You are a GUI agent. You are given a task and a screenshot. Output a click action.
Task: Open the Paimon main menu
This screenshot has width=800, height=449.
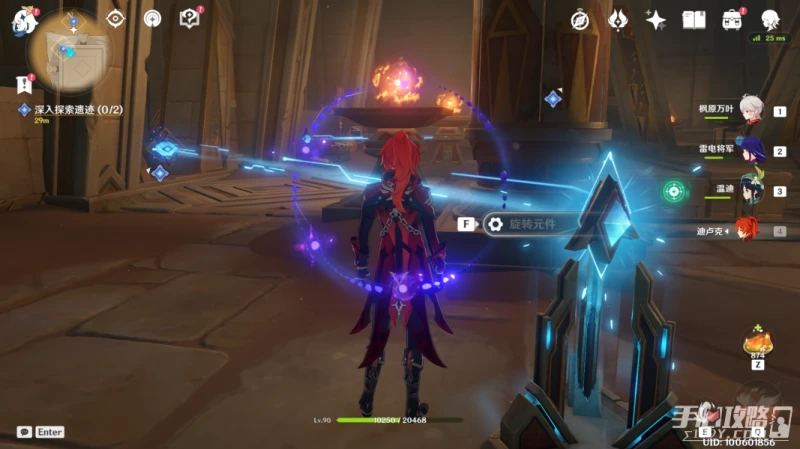21,19
